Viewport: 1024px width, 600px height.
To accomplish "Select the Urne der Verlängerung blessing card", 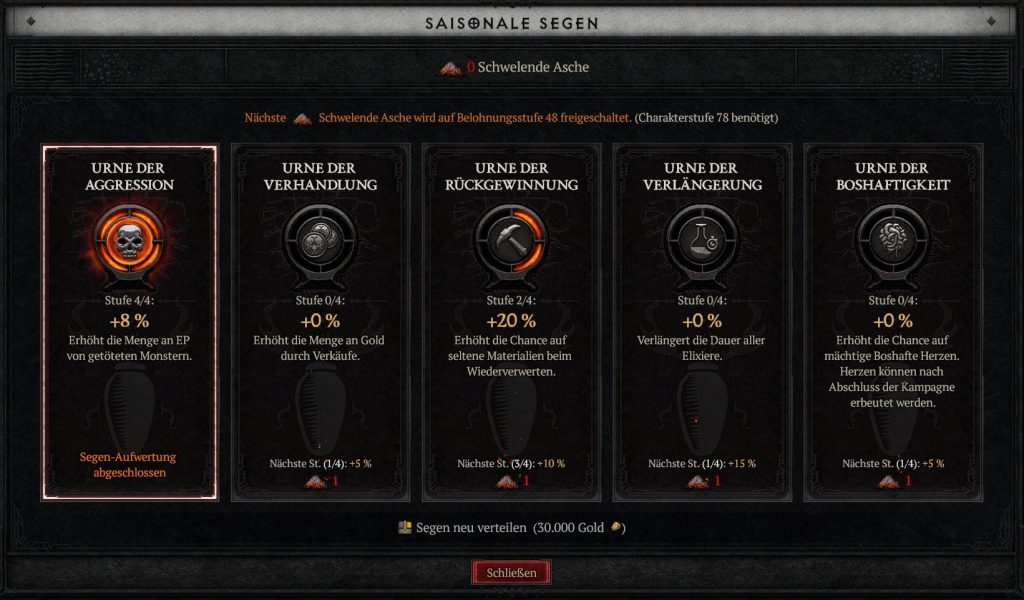I will (702, 322).
